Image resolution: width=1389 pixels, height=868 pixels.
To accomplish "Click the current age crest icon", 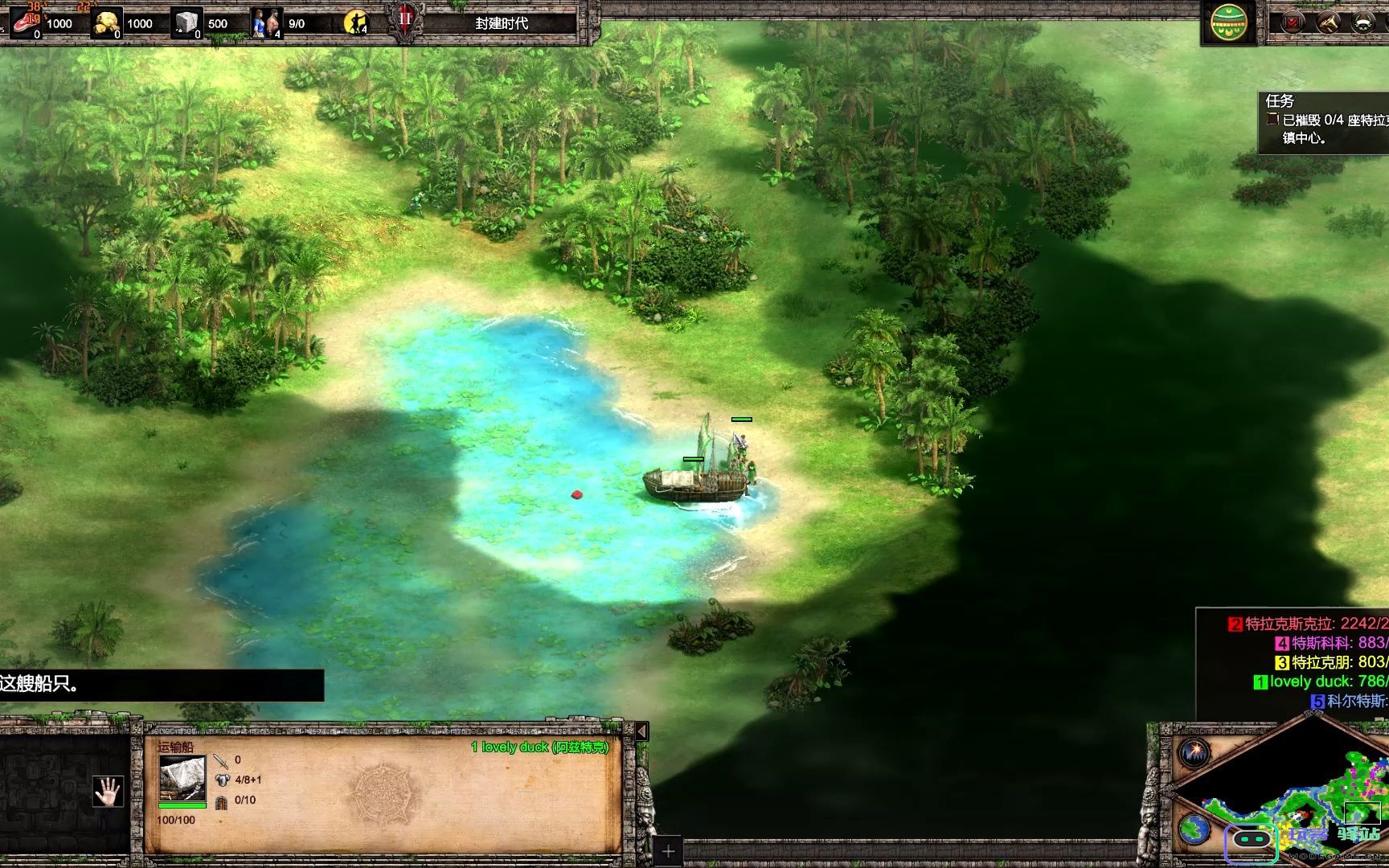I will [404, 21].
